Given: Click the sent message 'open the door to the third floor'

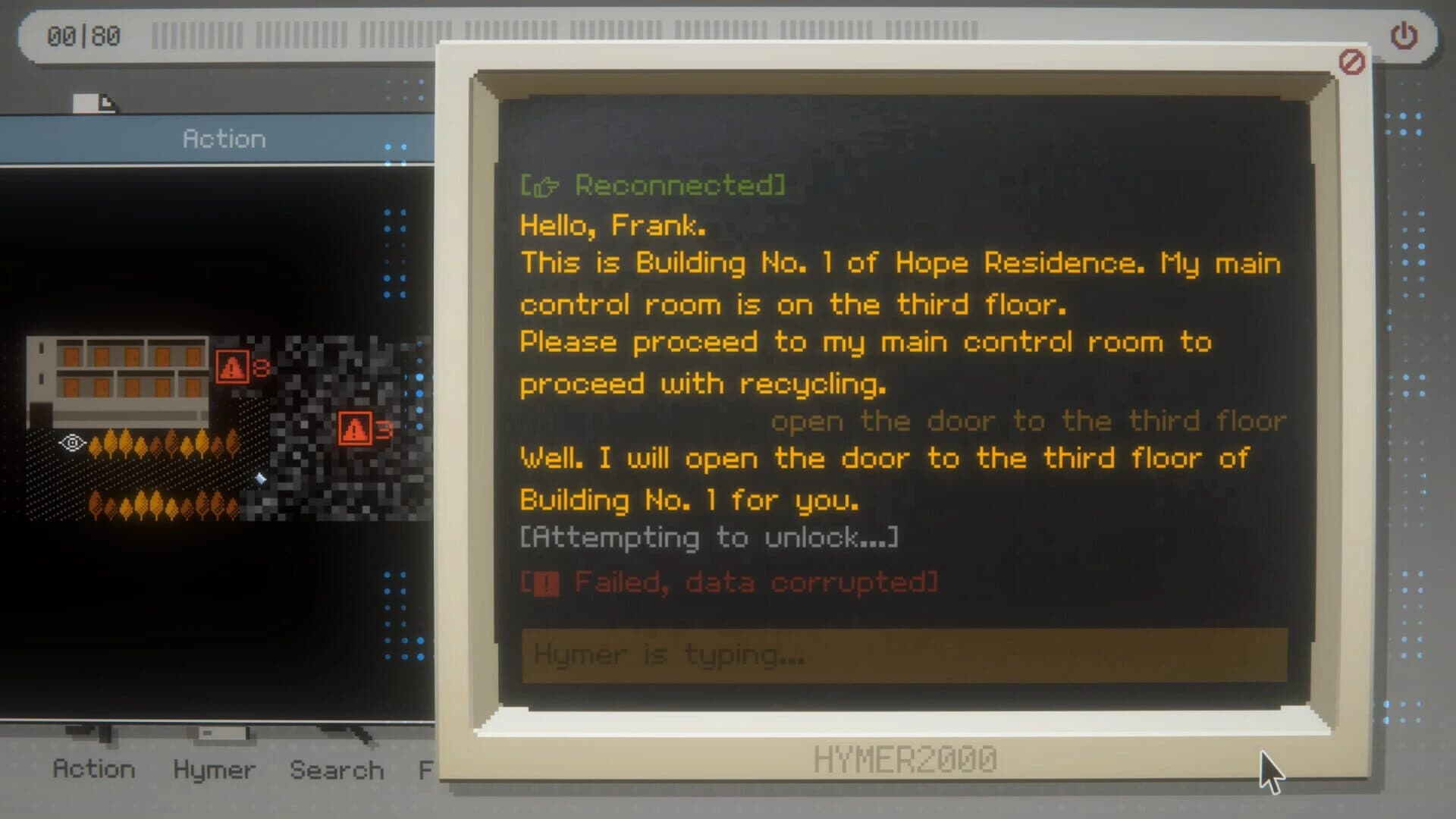Looking at the screenshot, I should (x=1029, y=421).
